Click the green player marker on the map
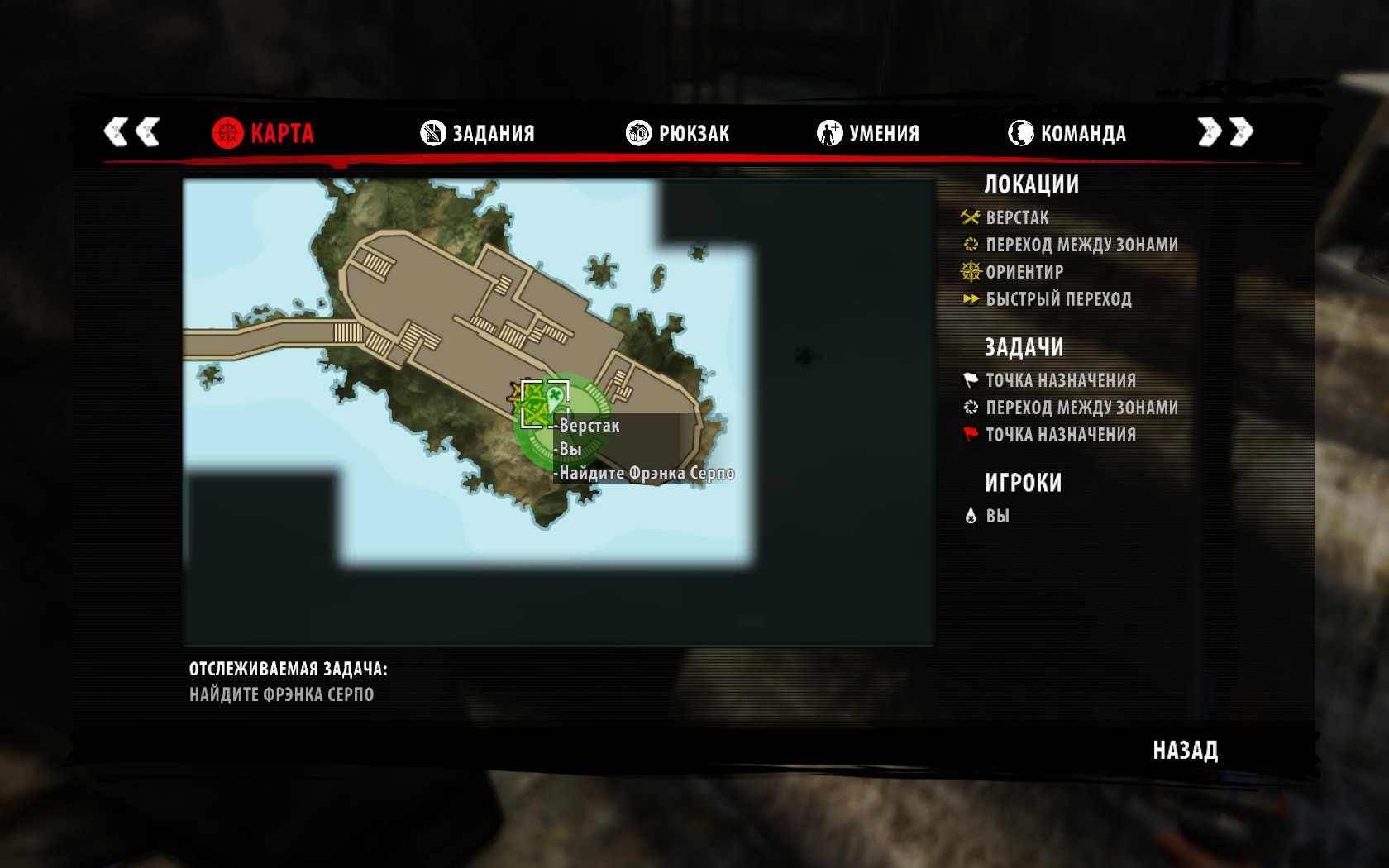The height and width of the screenshot is (868, 1389). pyautogui.click(x=555, y=399)
